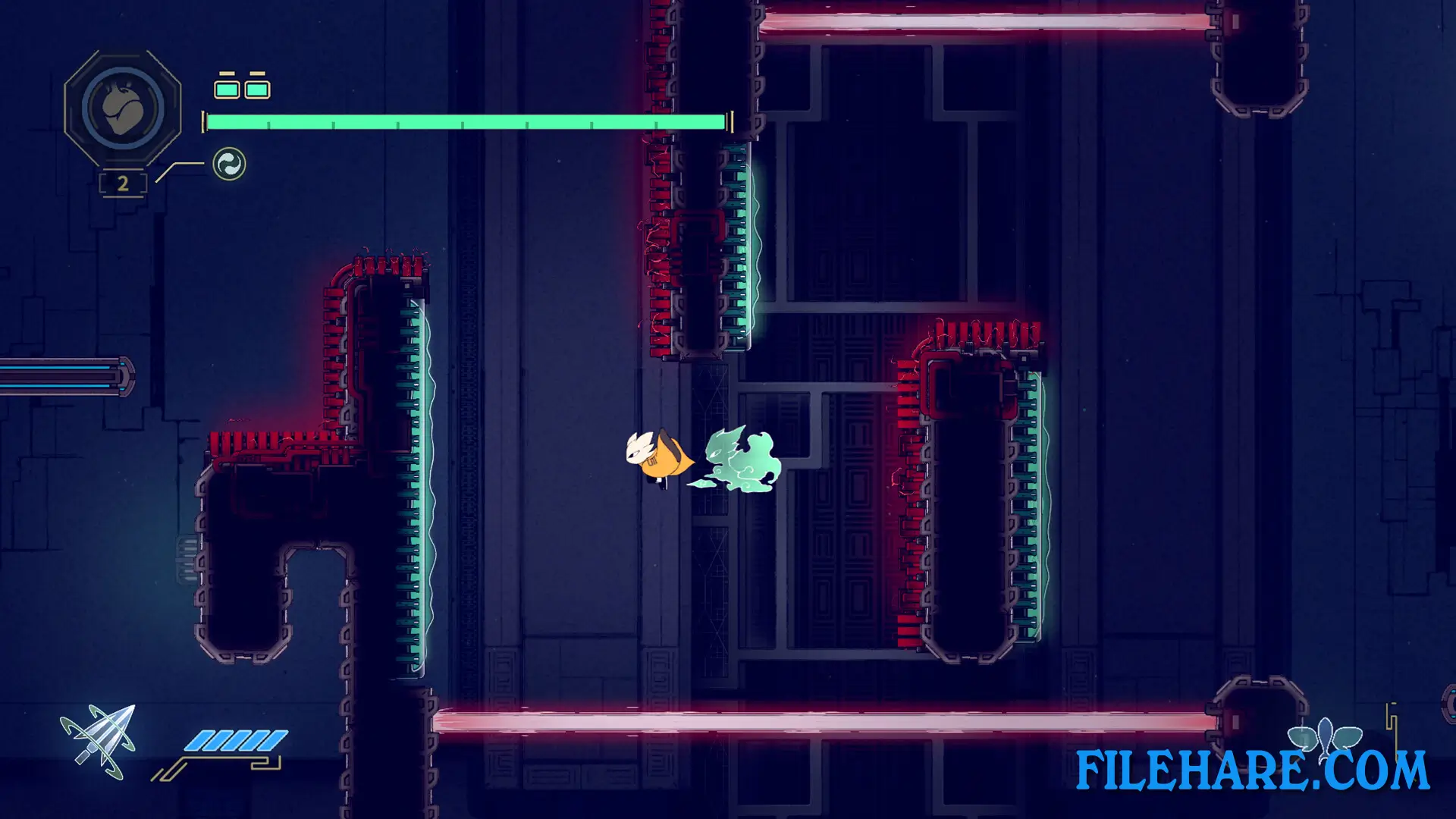
Task: Click the heart-shaped healing pipe medallion
Action: (x=123, y=108)
